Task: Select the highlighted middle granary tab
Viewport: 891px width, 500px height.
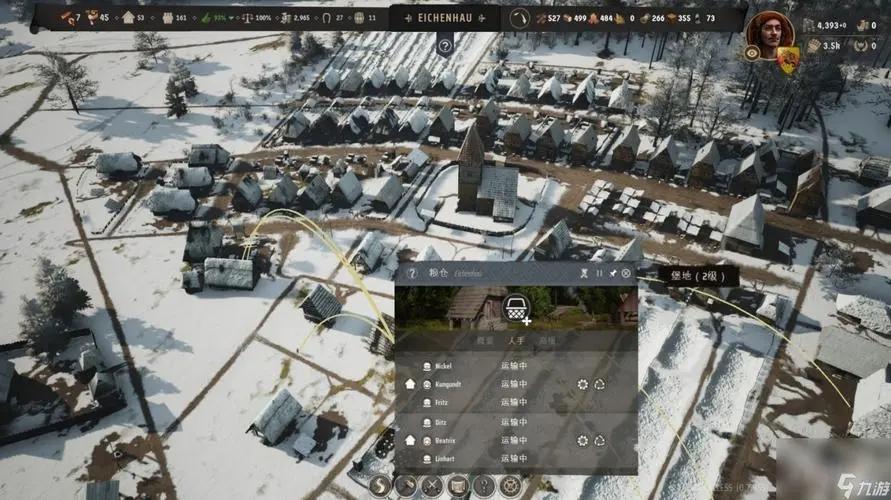Action: (x=515, y=341)
